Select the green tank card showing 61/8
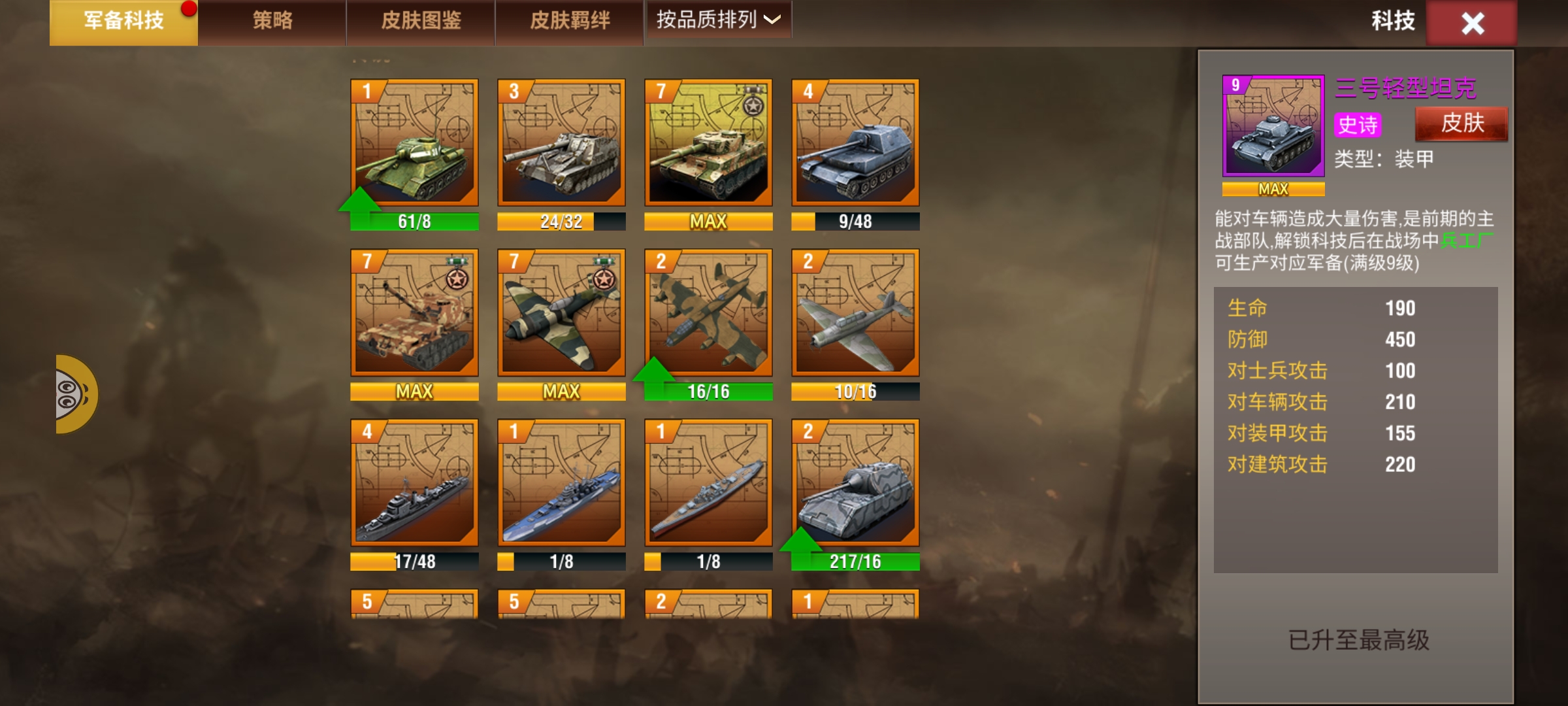The width and height of the screenshot is (1568, 706). click(x=414, y=143)
